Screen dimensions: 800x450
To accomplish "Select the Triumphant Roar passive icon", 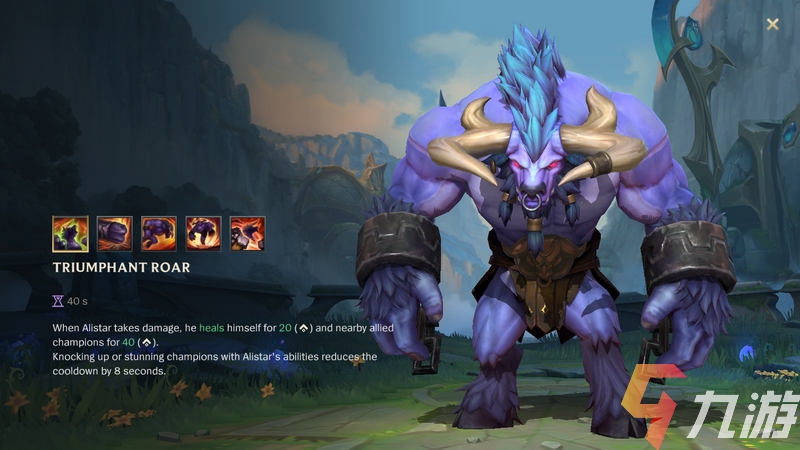I will (70, 233).
